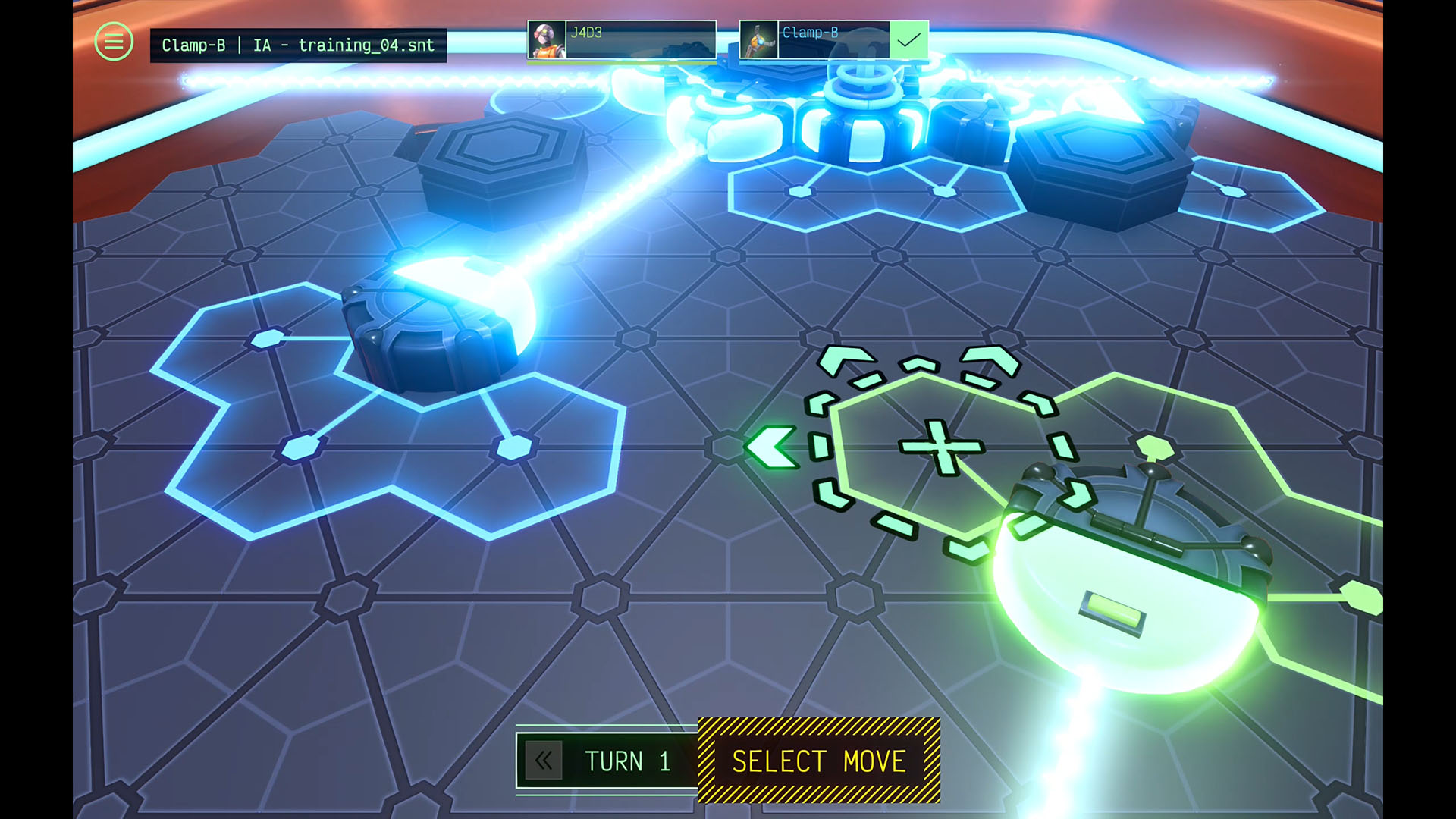1456x819 pixels.
Task: Click the rewind icon beside TURN 1
Action: point(544,761)
